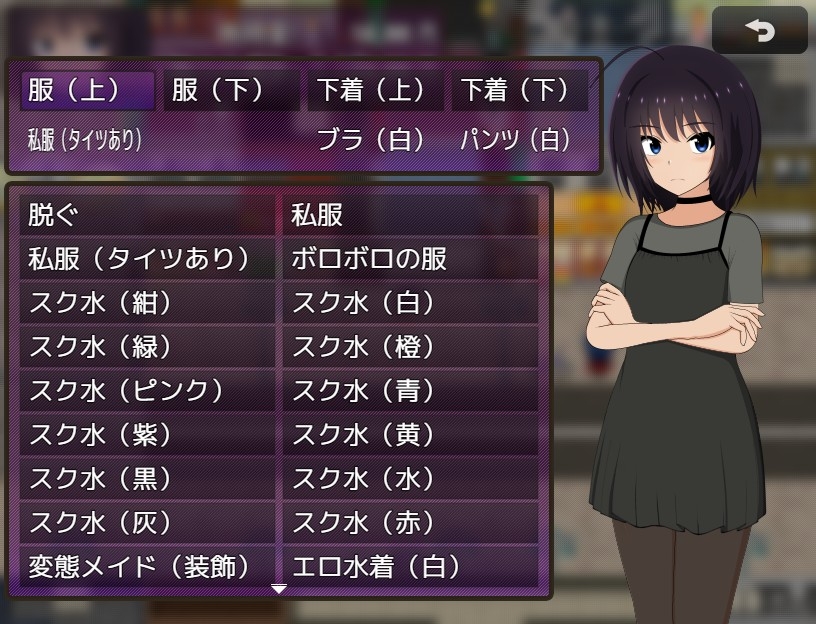
Task: Choose the スク水（白） entry
Action: pos(410,303)
